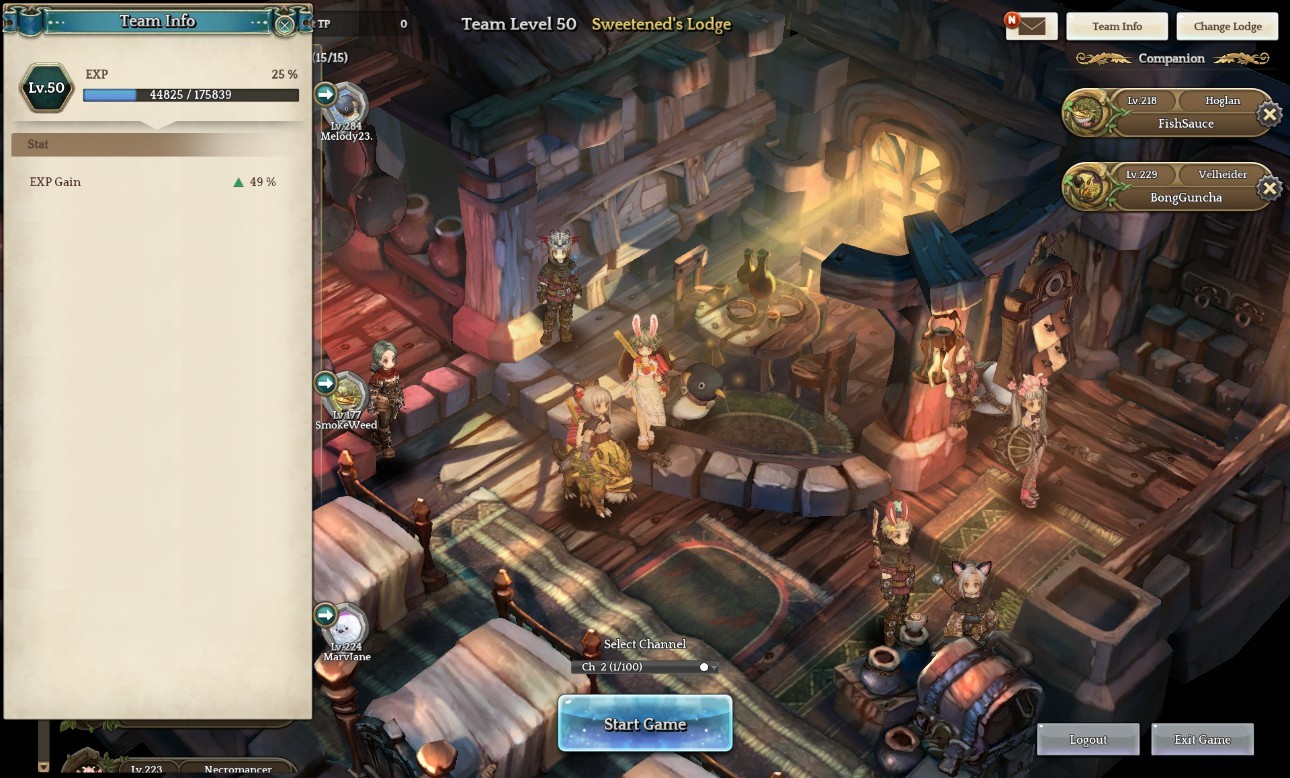The image size is (1290, 778).
Task: Click the Logout button
Action: click(x=1088, y=739)
